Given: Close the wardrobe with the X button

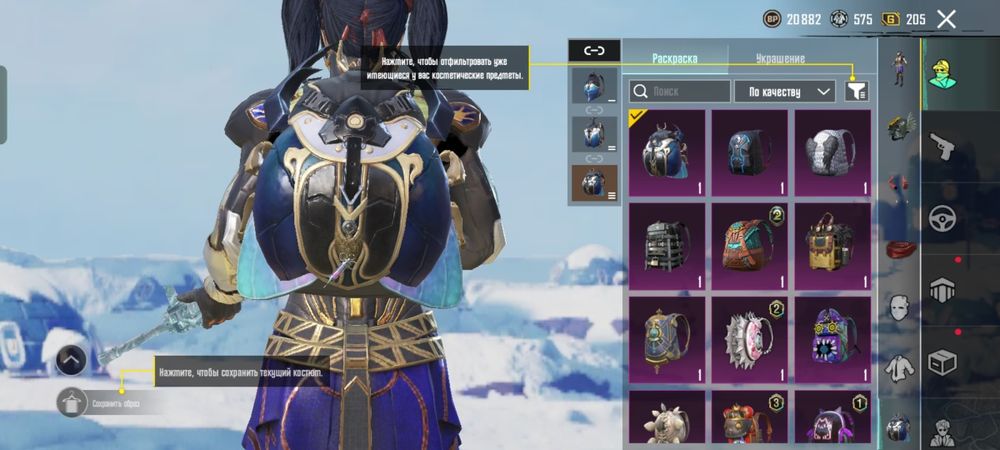Looking at the screenshot, I should [946, 18].
